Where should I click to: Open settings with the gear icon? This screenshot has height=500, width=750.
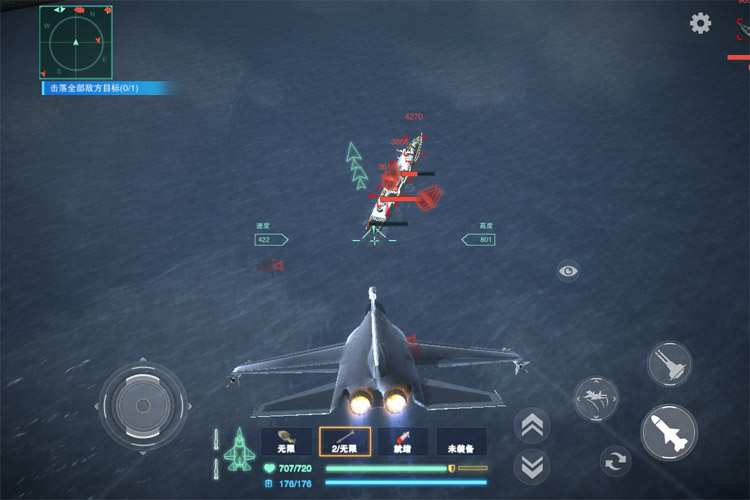(701, 23)
